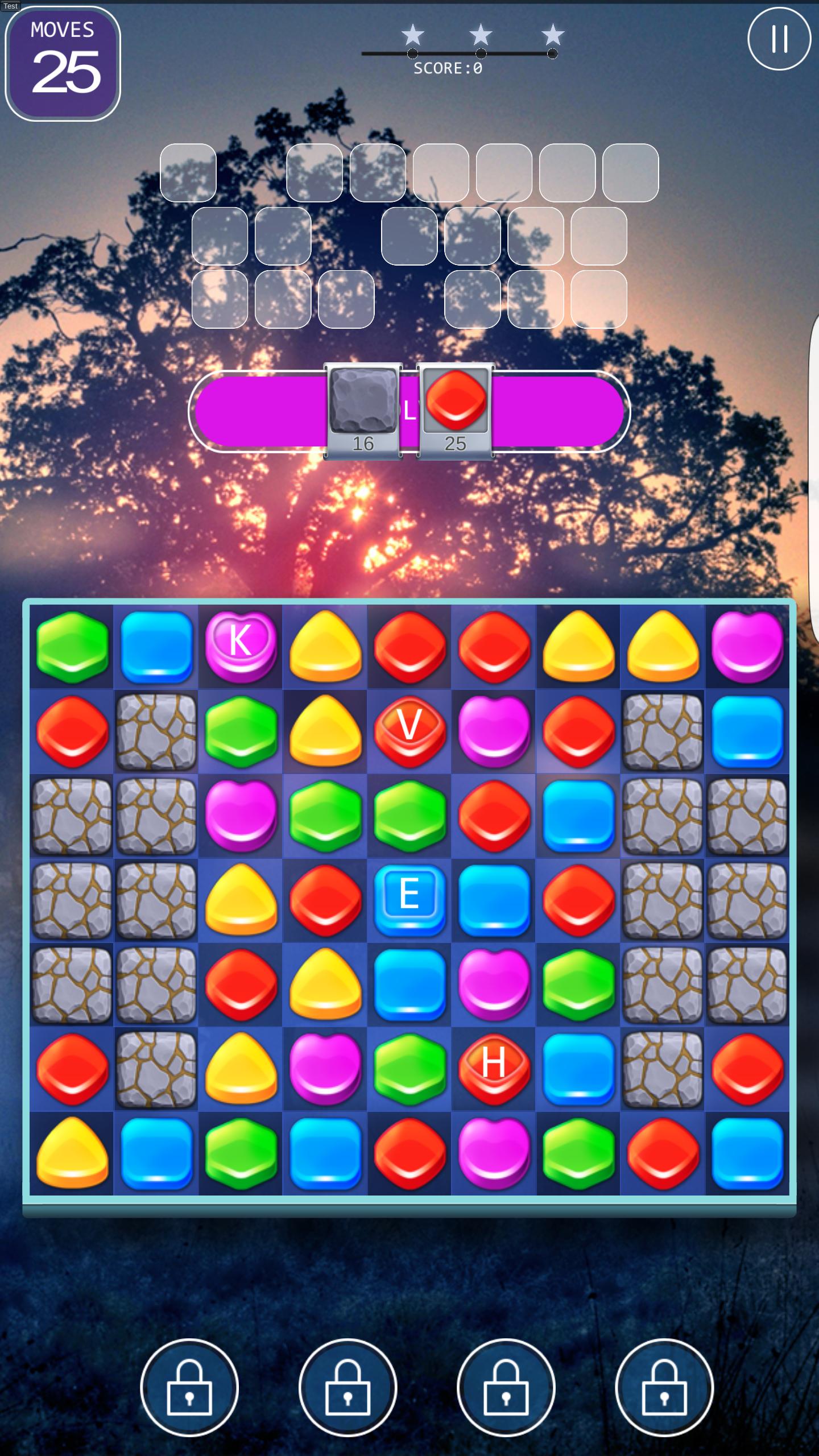This screenshot has width=819, height=1456.
Task: Tap the rightmost locked booster
Action: pos(665,1388)
